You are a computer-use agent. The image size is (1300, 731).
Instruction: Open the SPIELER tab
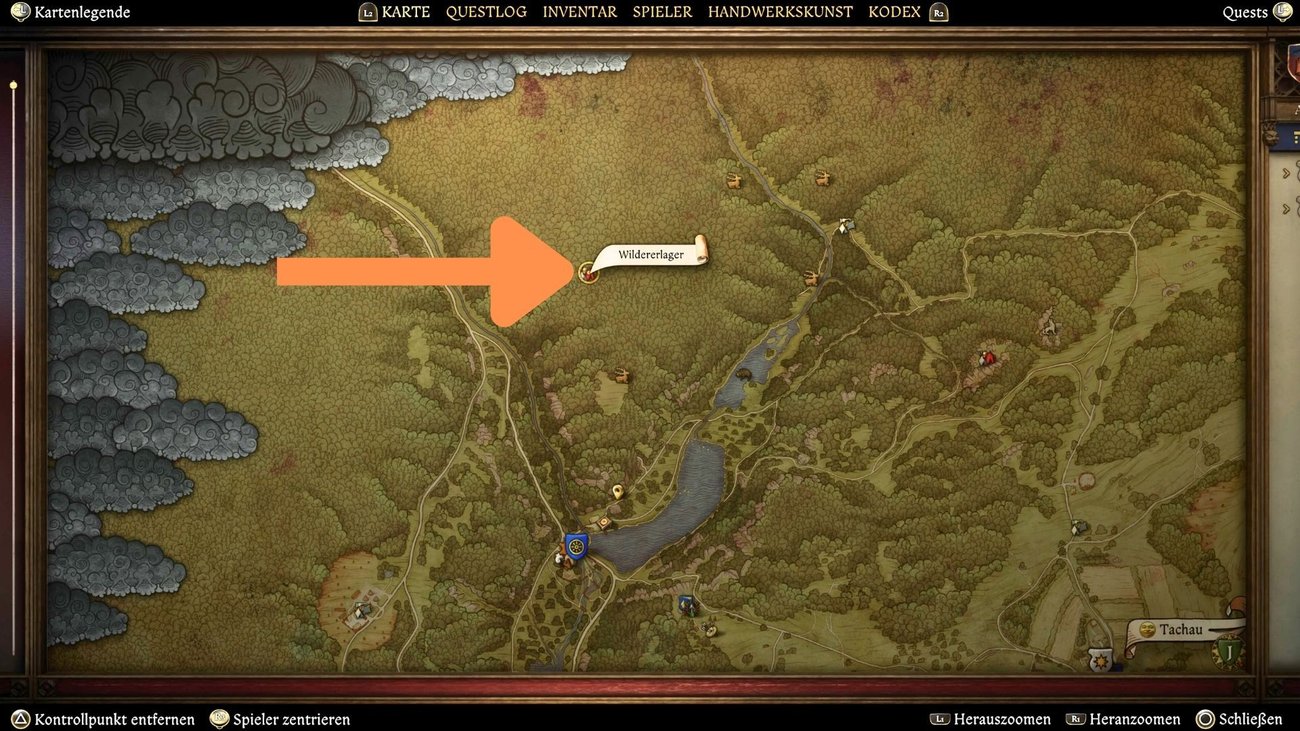662,11
